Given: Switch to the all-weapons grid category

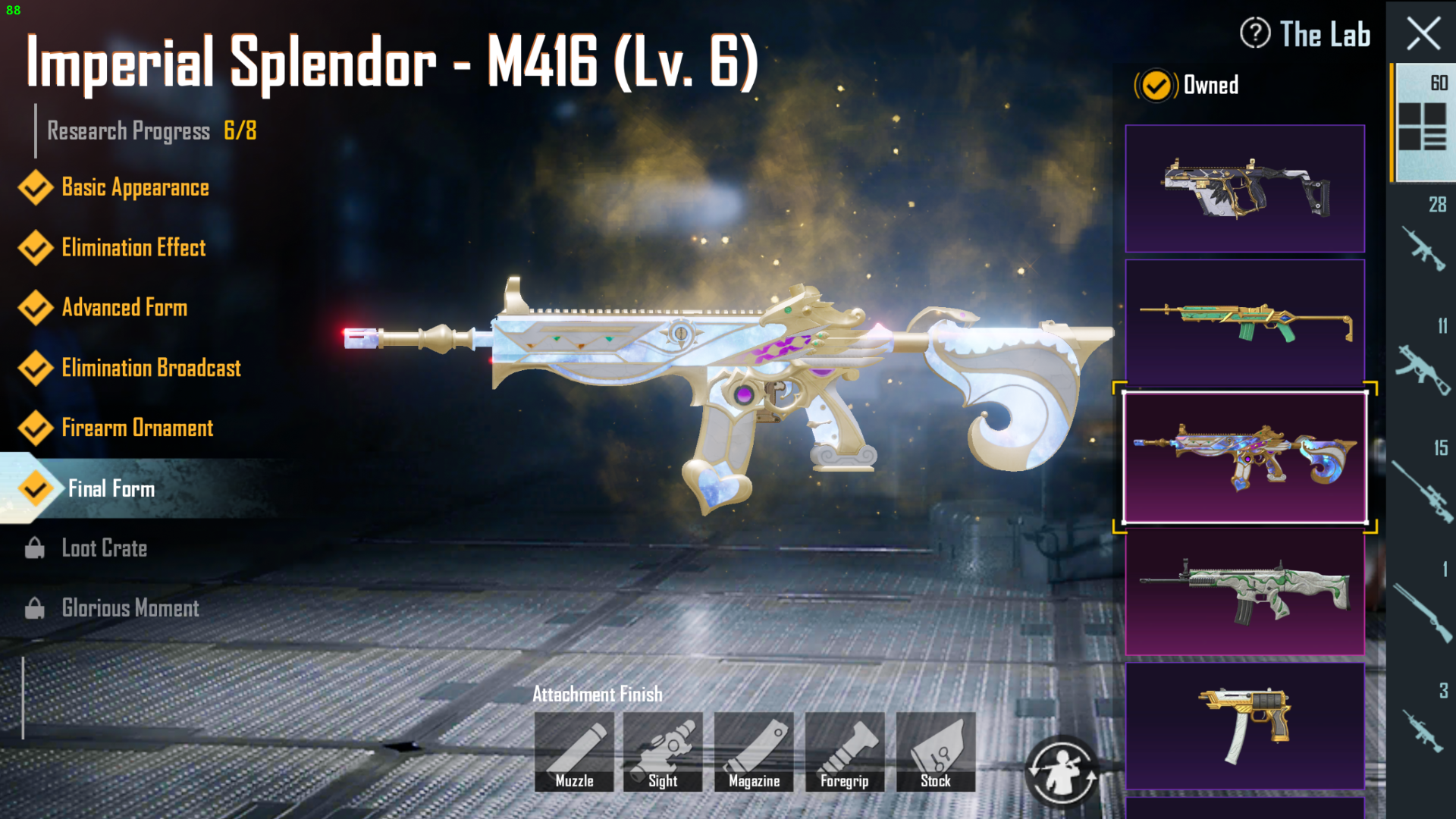Looking at the screenshot, I should click(1422, 124).
